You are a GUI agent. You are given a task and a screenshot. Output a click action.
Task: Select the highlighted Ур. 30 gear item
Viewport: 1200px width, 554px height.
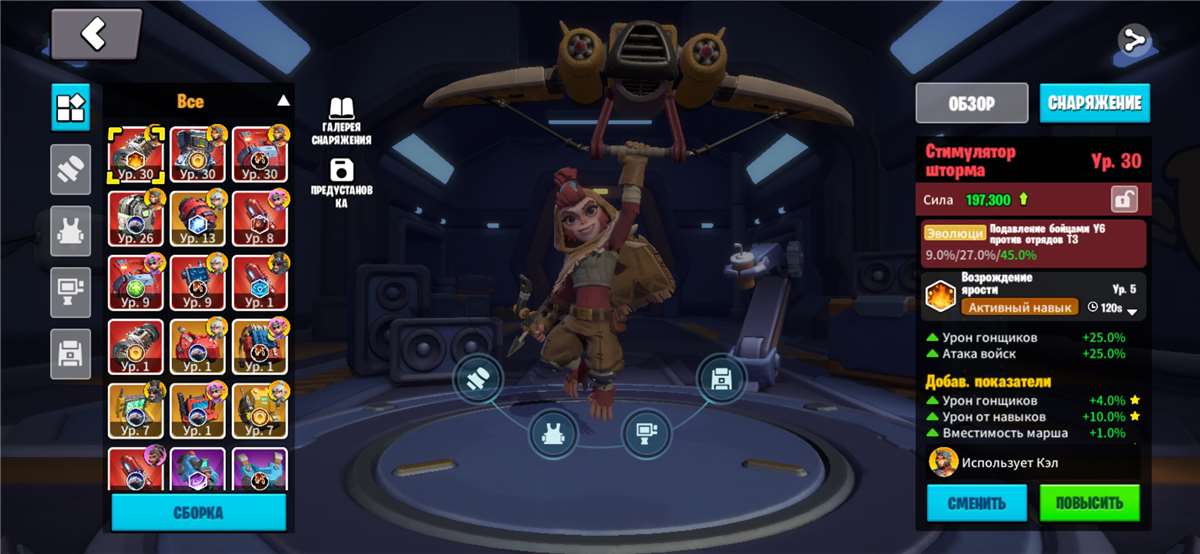pos(136,154)
